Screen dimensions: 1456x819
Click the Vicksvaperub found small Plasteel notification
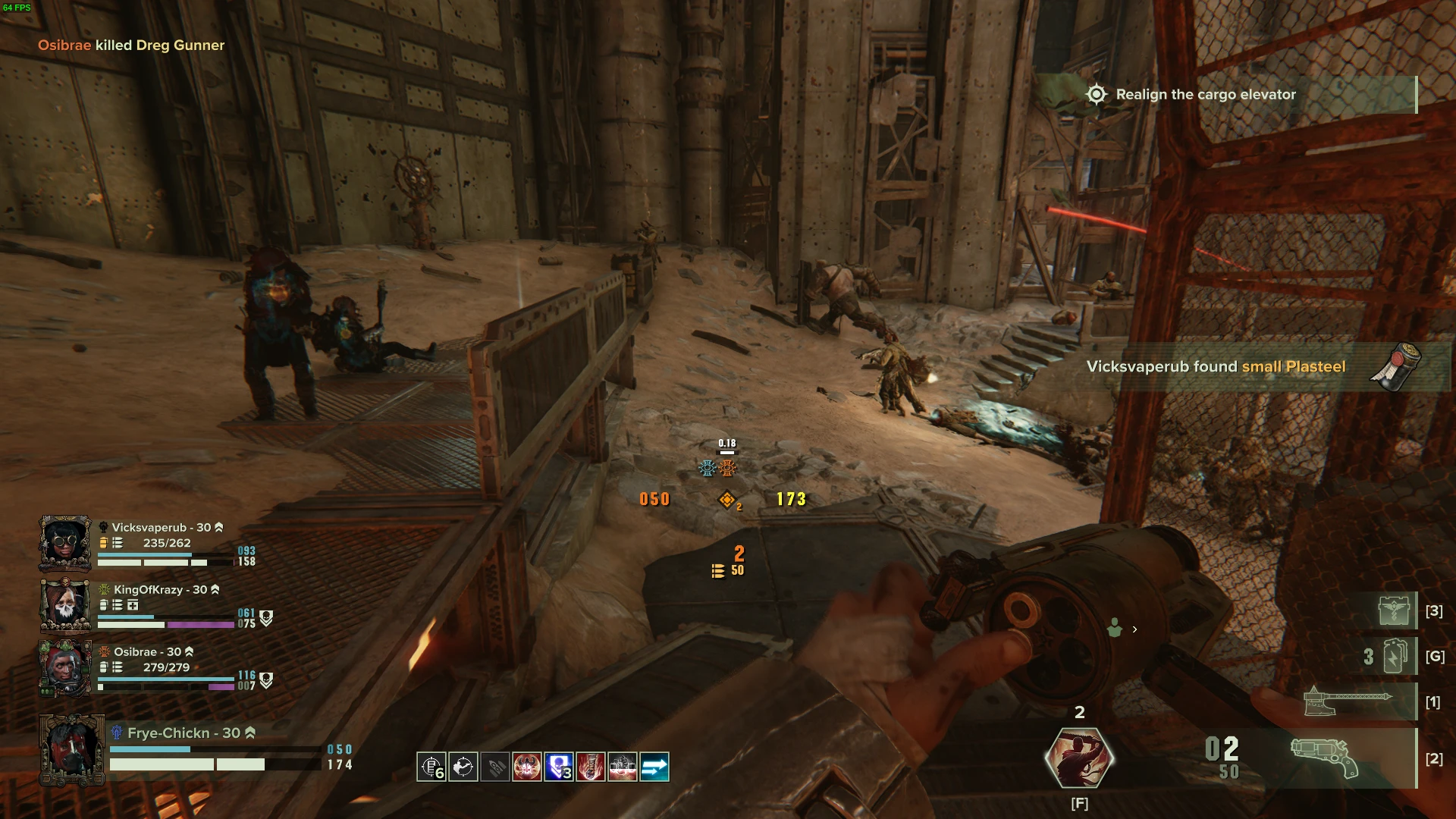[x=1216, y=367]
